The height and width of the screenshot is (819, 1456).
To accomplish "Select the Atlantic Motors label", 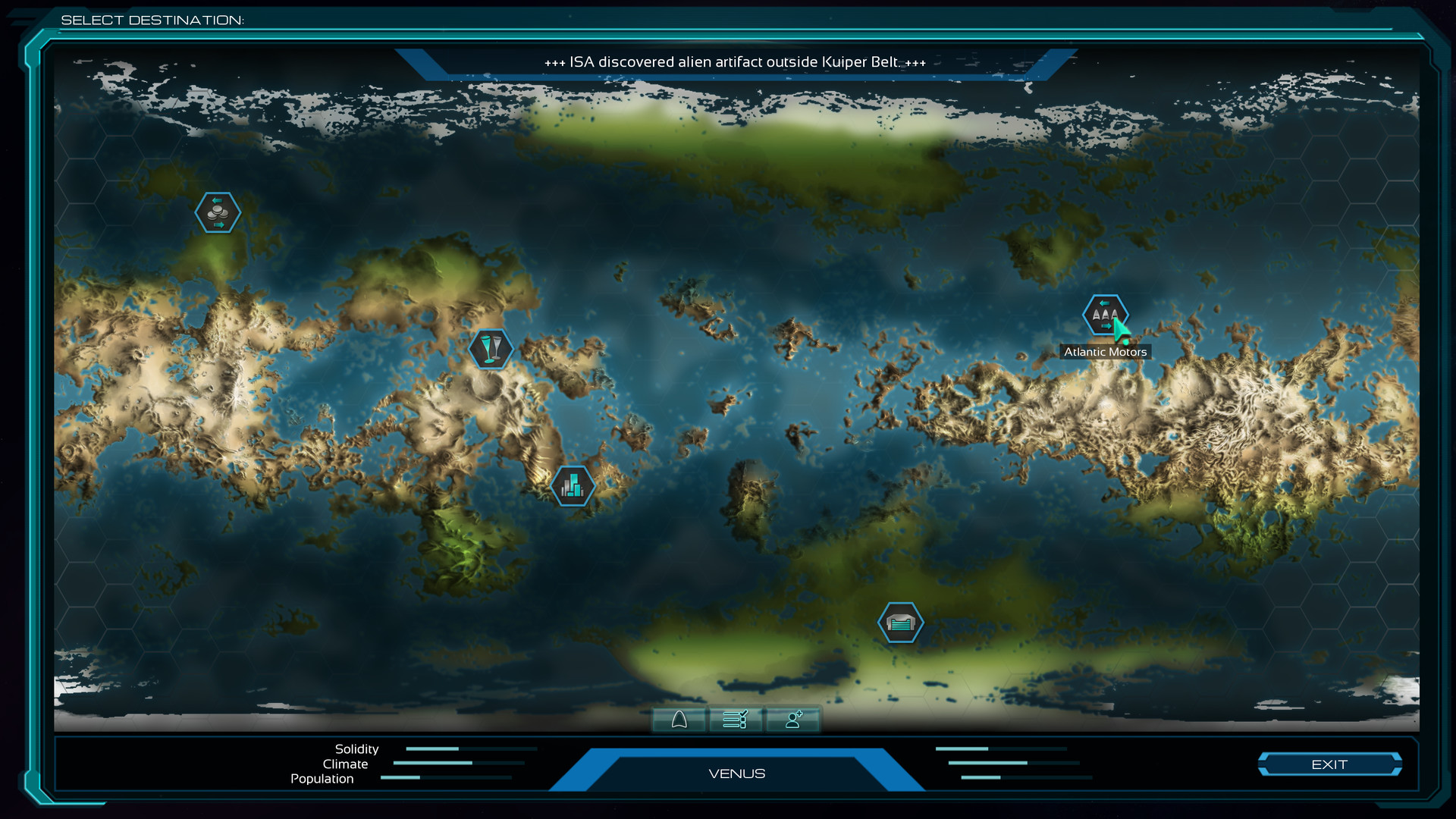I will point(1104,351).
